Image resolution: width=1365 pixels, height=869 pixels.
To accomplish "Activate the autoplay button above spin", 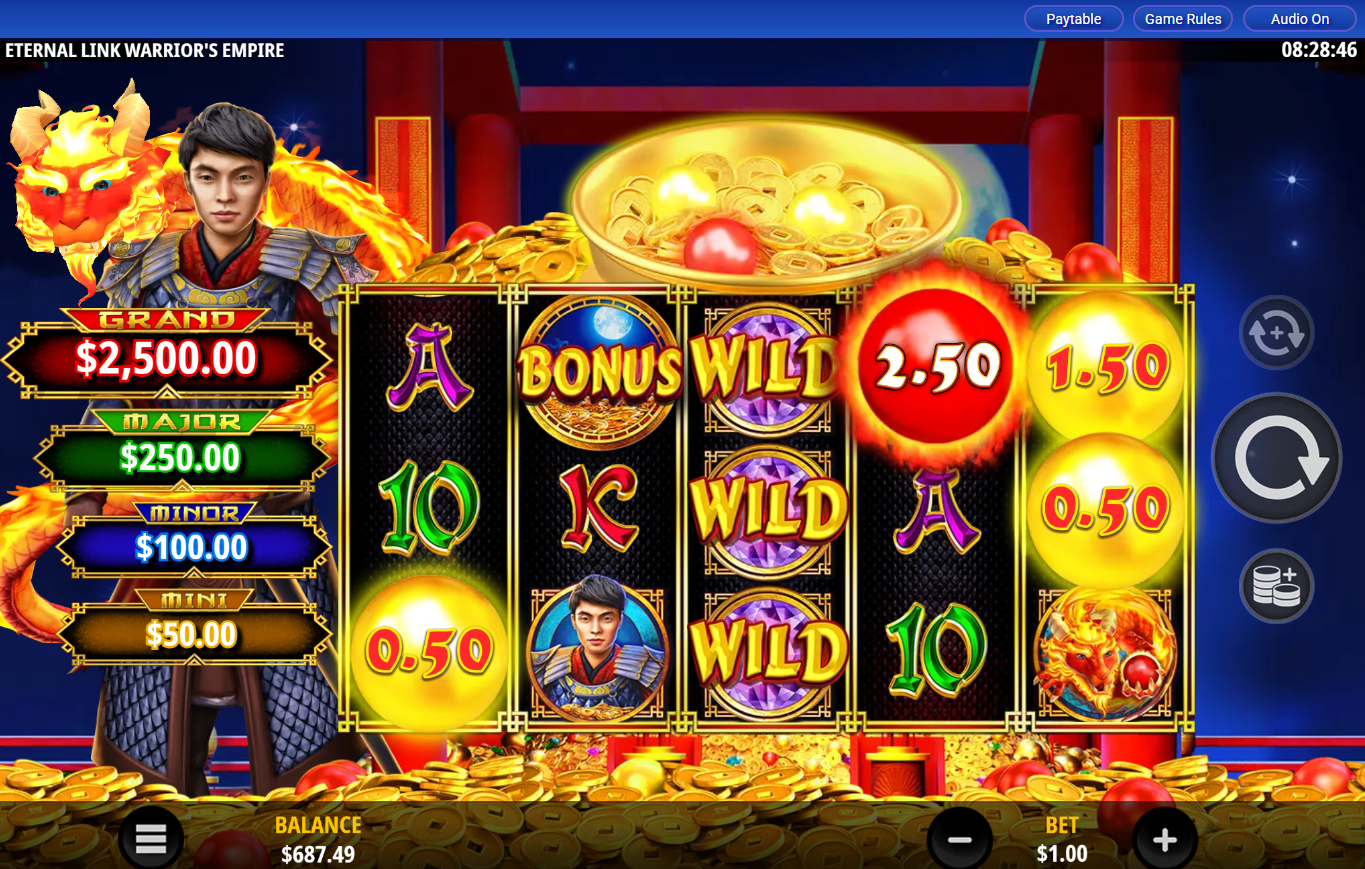I will point(1276,334).
